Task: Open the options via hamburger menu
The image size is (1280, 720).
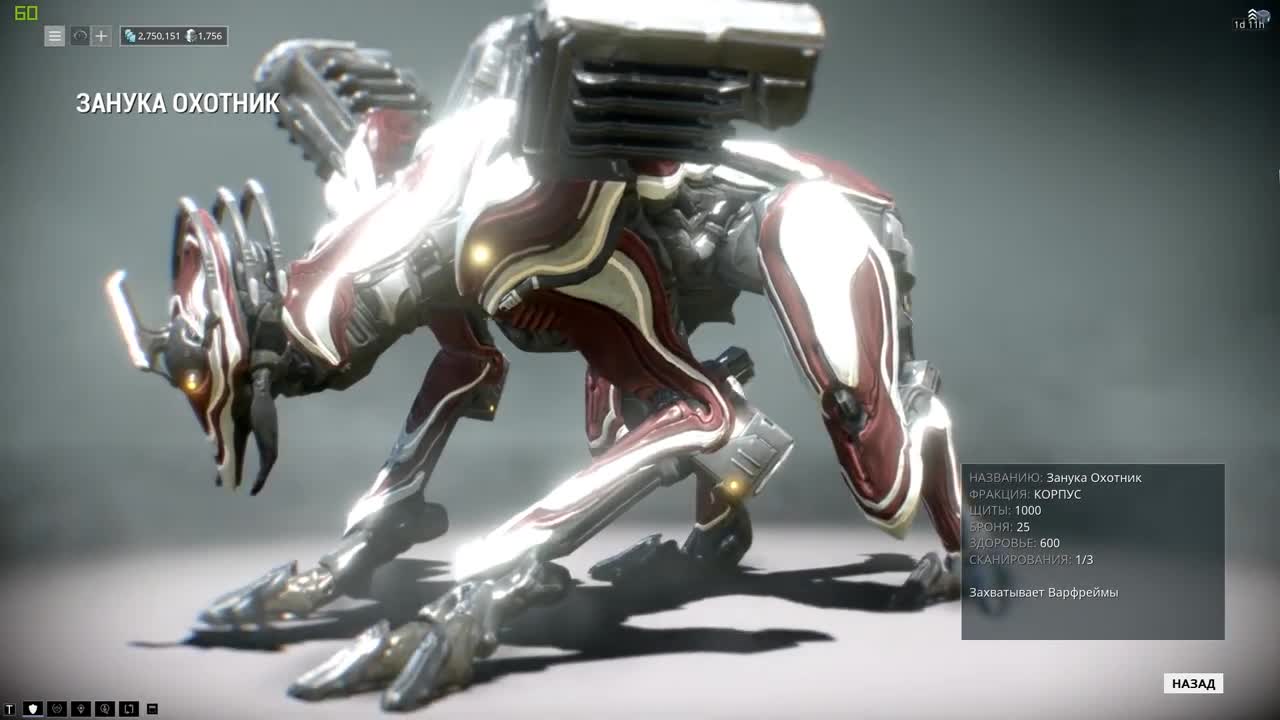Action: pyautogui.click(x=54, y=36)
